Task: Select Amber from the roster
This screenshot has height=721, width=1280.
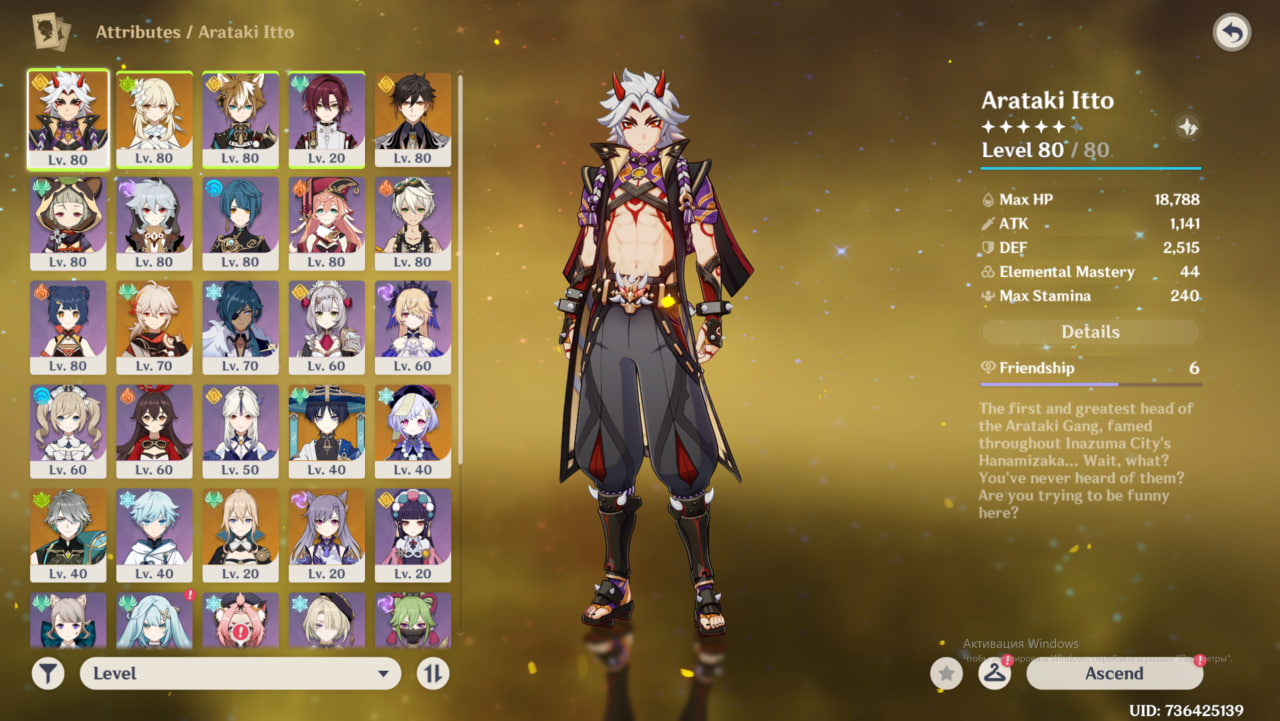Action: 154,430
